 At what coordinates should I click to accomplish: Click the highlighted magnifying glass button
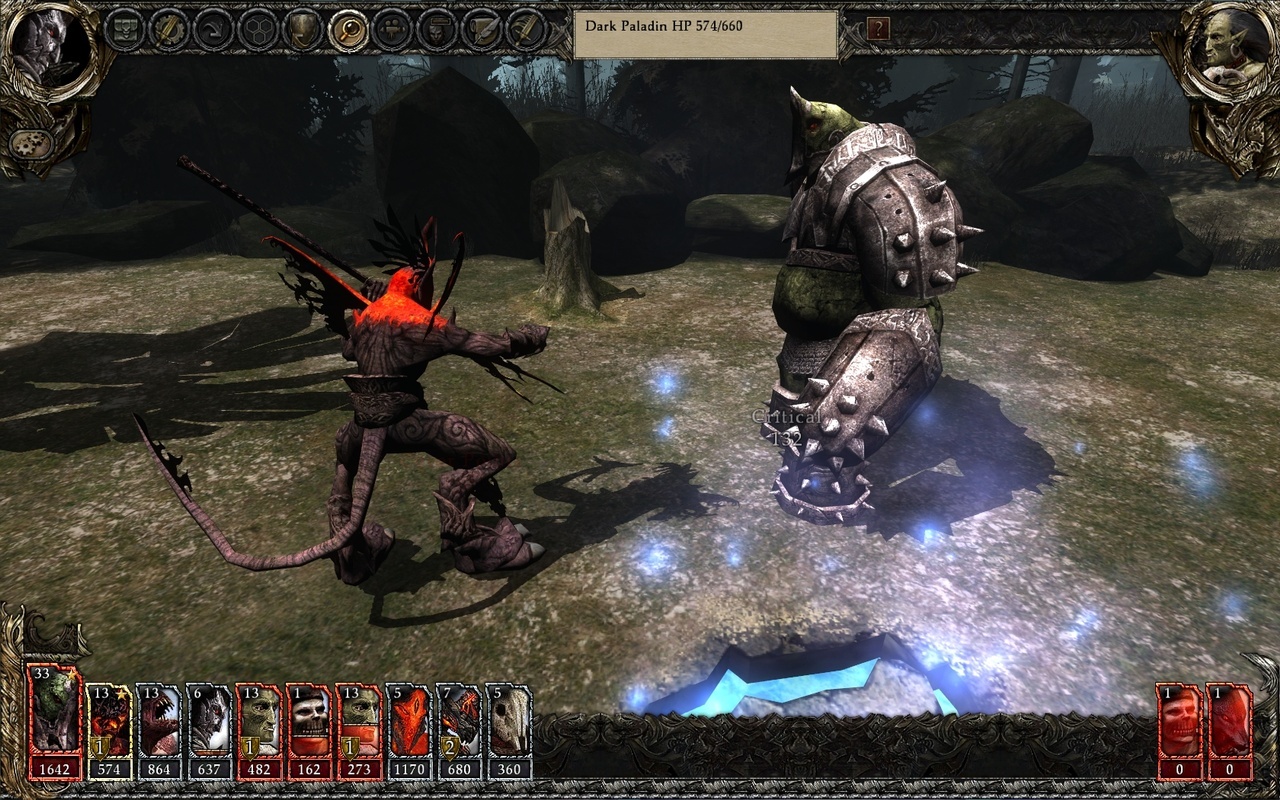[x=348, y=29]
